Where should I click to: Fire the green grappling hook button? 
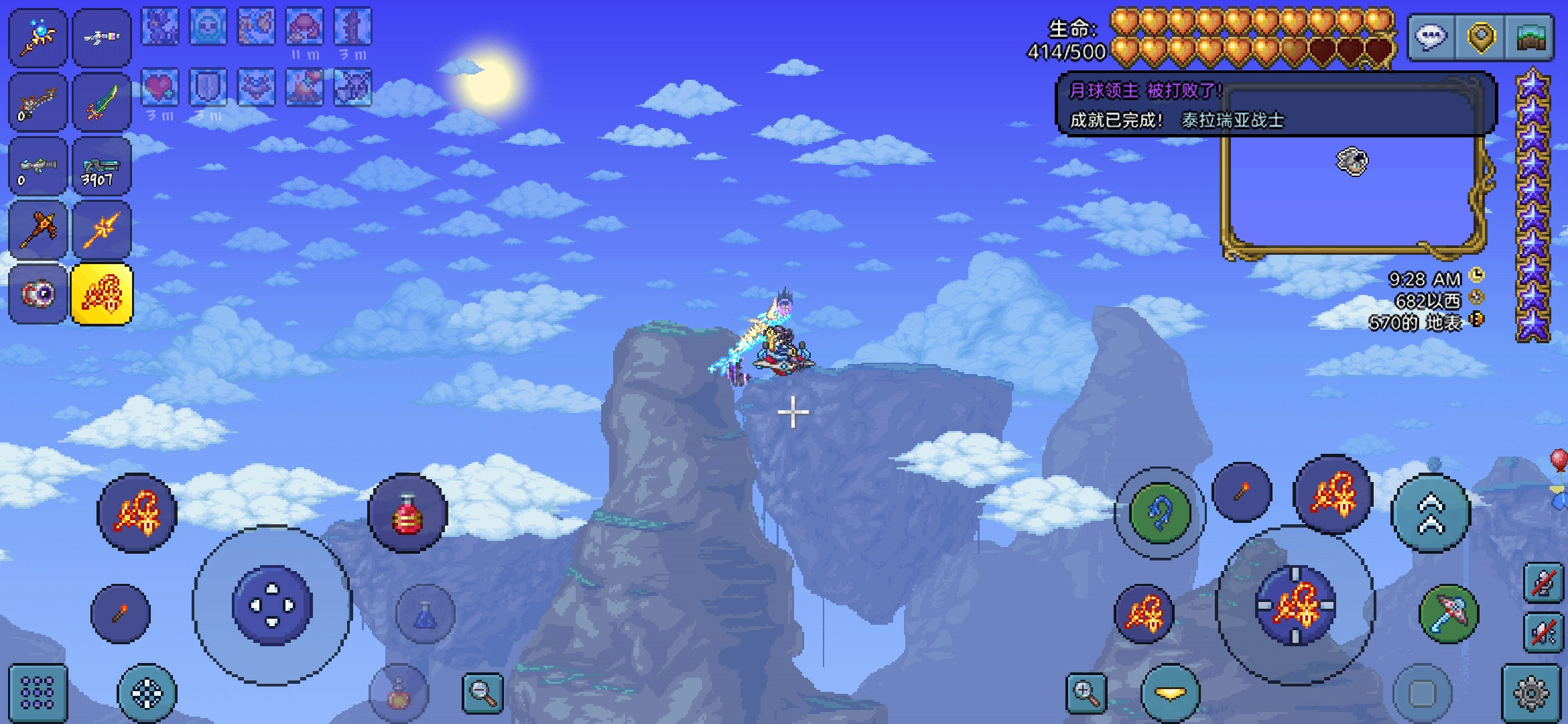coord(1160,513)
